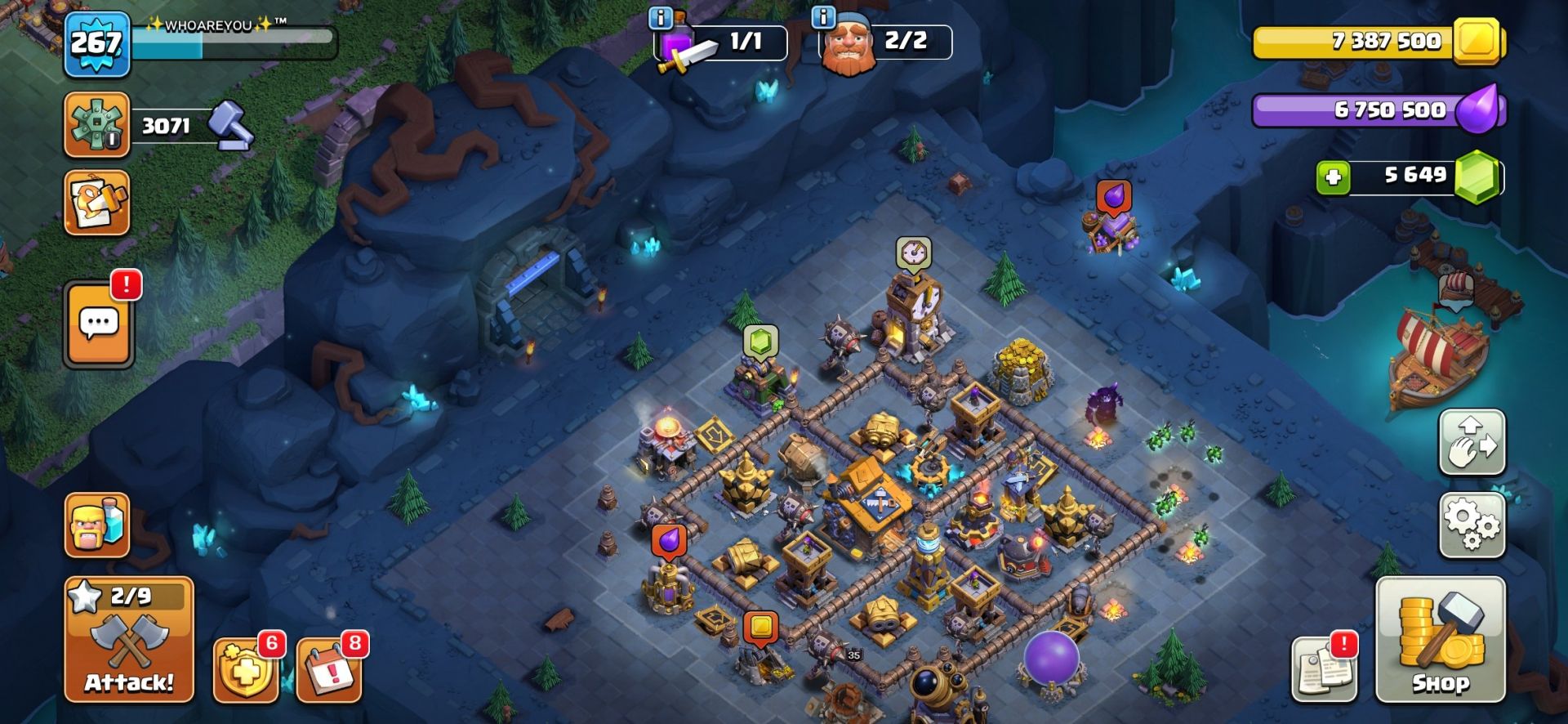Open the gold shield button with badge
This screenshot has height=724, width=1568.
245,670
